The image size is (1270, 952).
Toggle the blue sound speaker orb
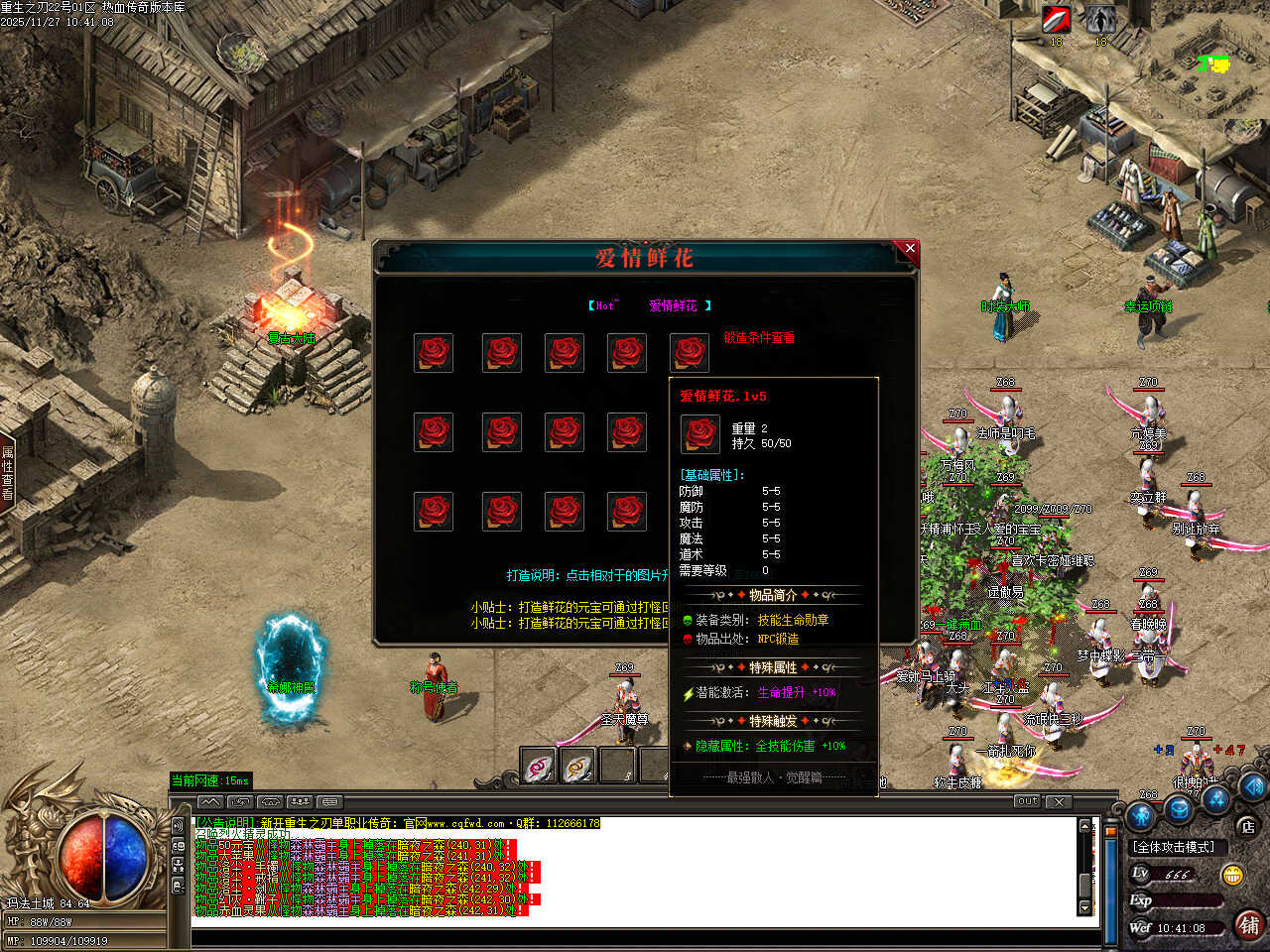(1254, 786)
